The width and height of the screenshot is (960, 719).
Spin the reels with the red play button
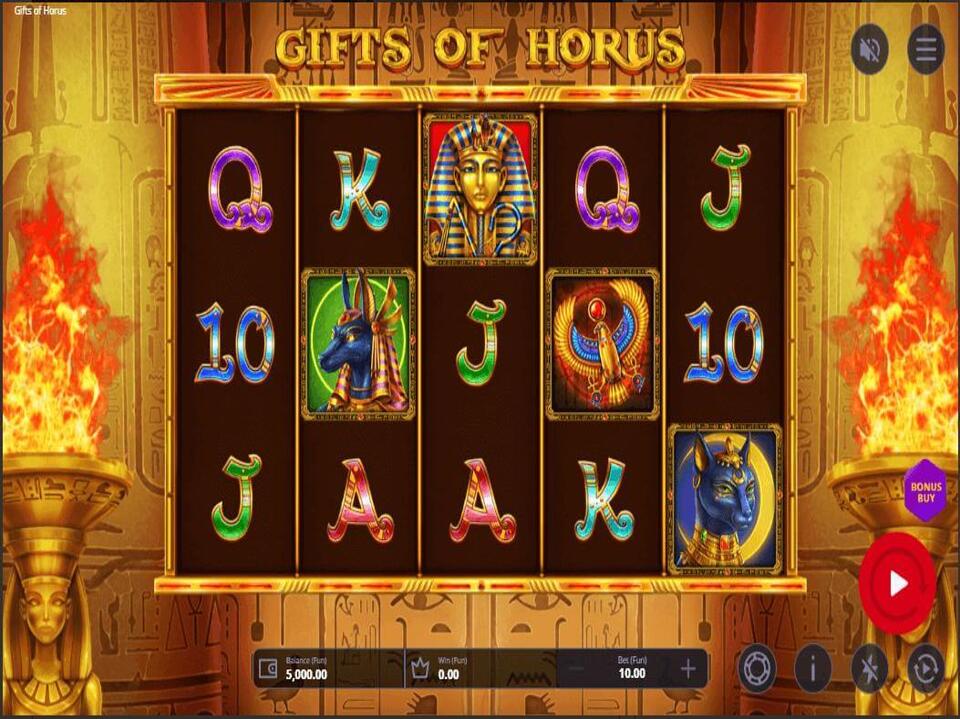coord(897,584)
